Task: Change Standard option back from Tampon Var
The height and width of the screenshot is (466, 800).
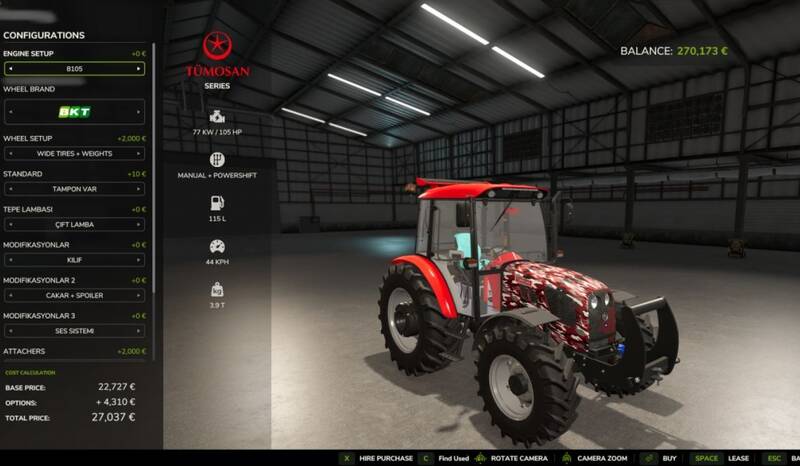Action: point(10,189)
